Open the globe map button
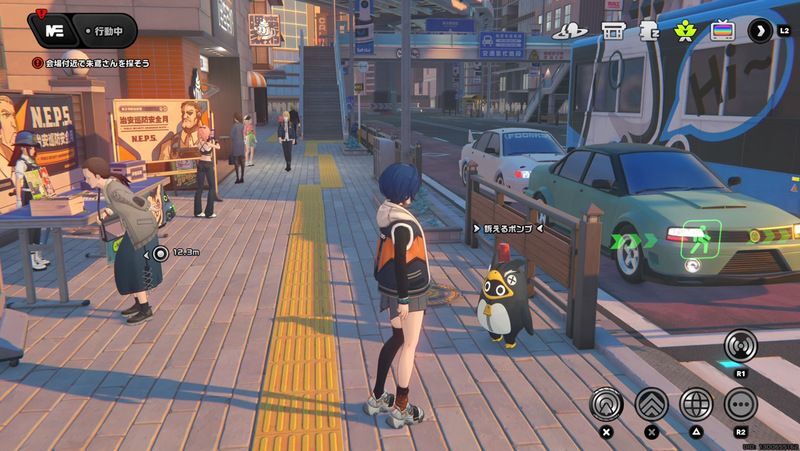The width and height of the screenshot is (800, 451). 696,403
